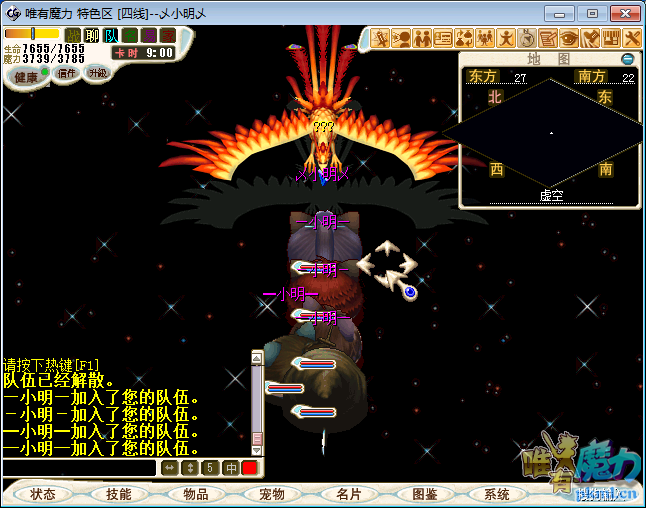Click the 健康 health button
646x508 pixels.
click(27, 77)
